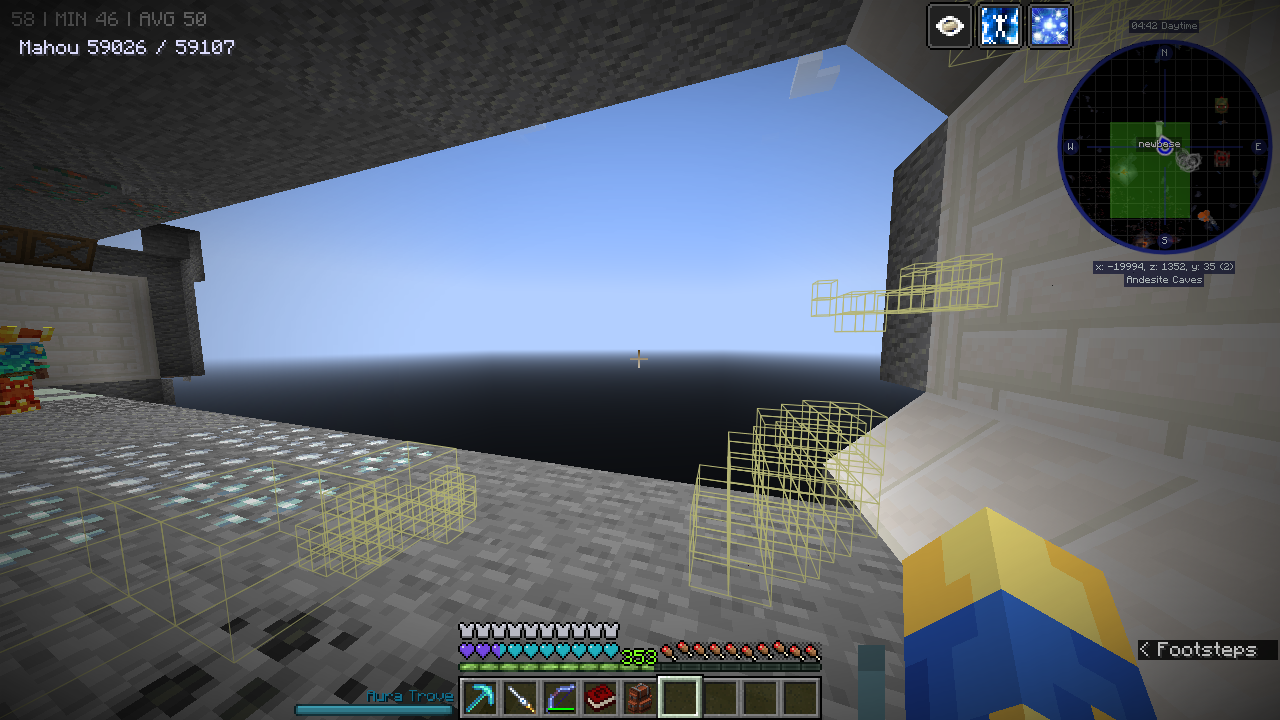Image resolution: width=1280 pixels, height=720 pixels.
Task: Expand the Mahou mana counter display
Action: pyautogui.click(x=125, y=46)
